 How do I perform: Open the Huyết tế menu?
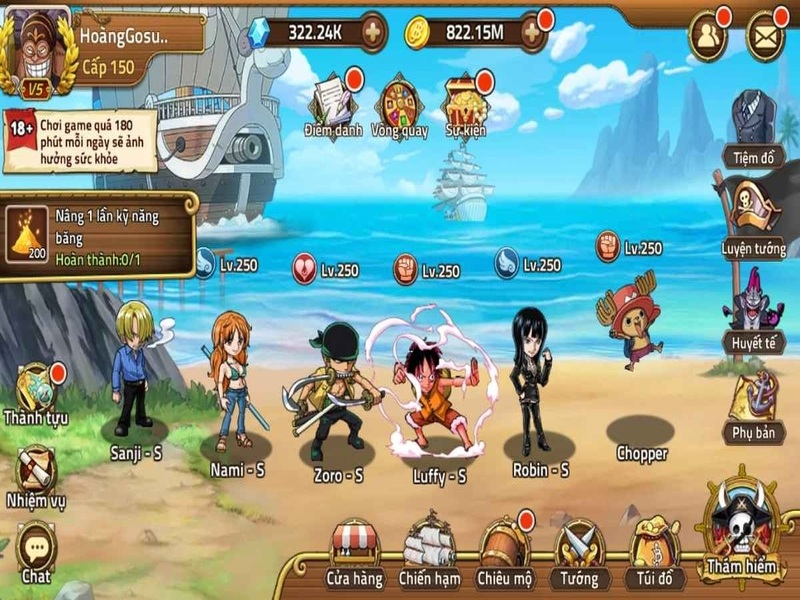point(753,303)
